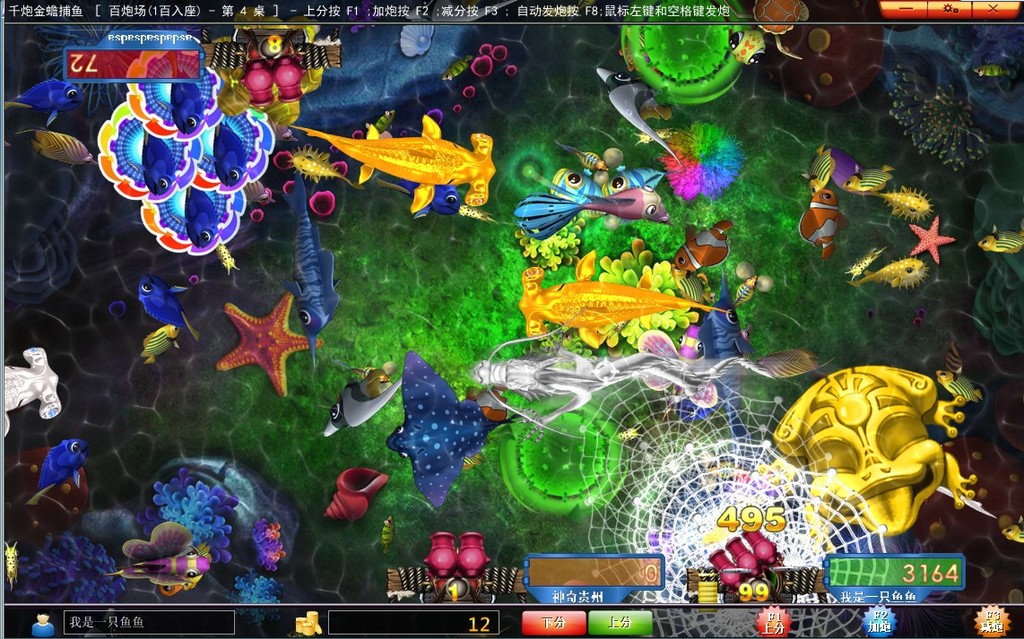This screenshot has height=639, width=1024.
Task: Select the F3 减炮 round button
Action: [x=990, y=622]
